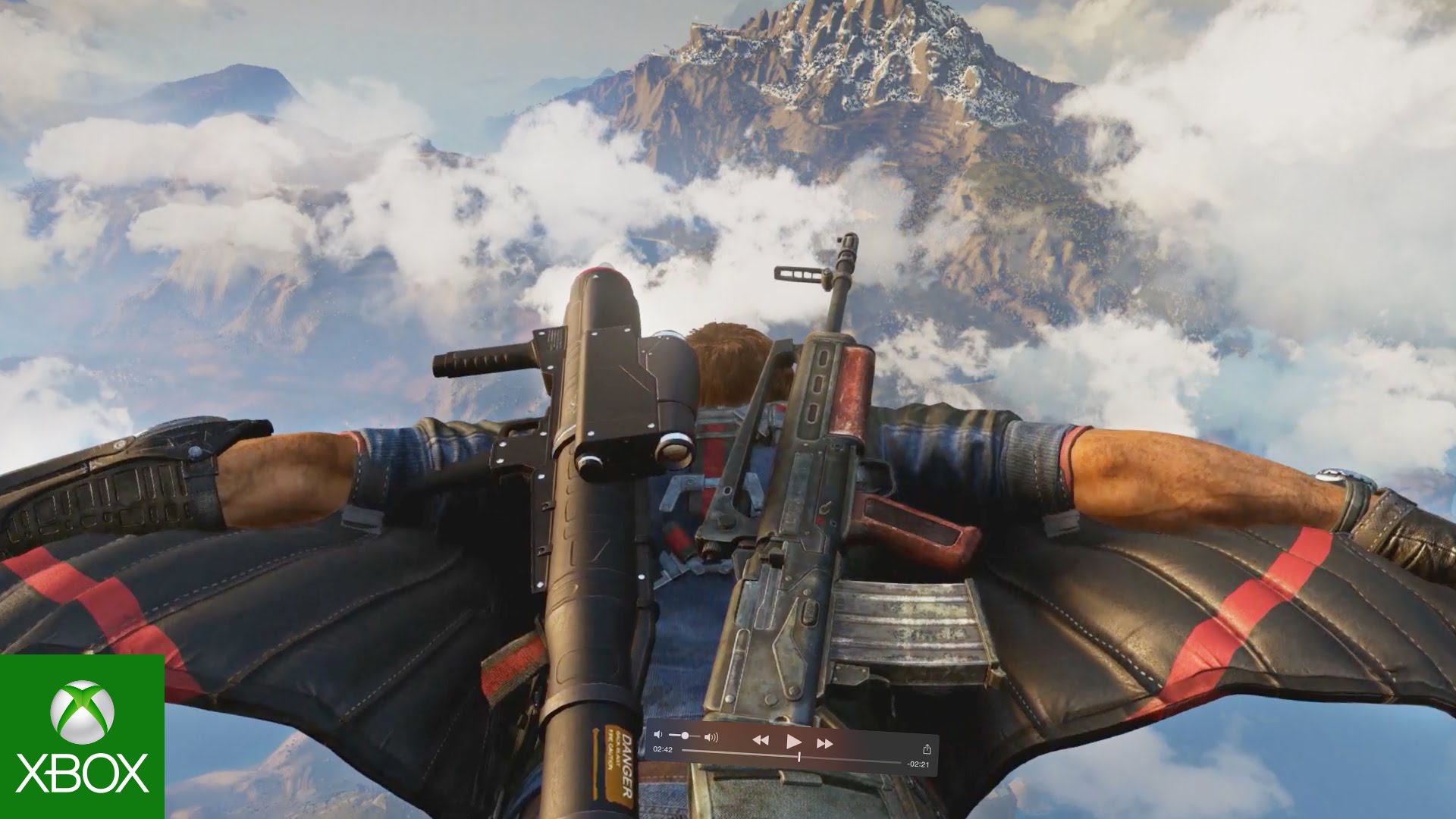Open the video player's share menu
The image size is (1456, 819).
pos(926,749)
